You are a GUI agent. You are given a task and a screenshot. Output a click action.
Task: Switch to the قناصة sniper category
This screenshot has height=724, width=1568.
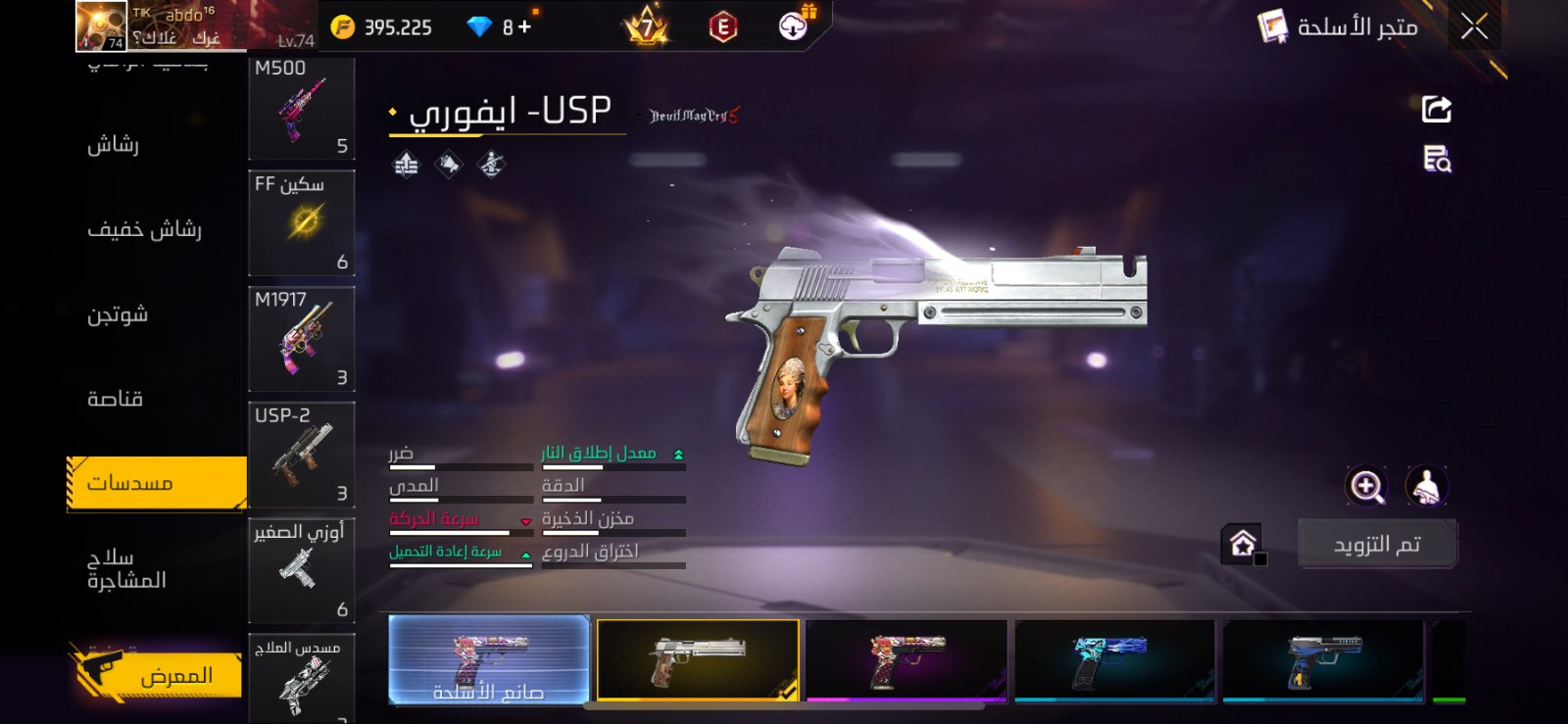tap(116, 399)
